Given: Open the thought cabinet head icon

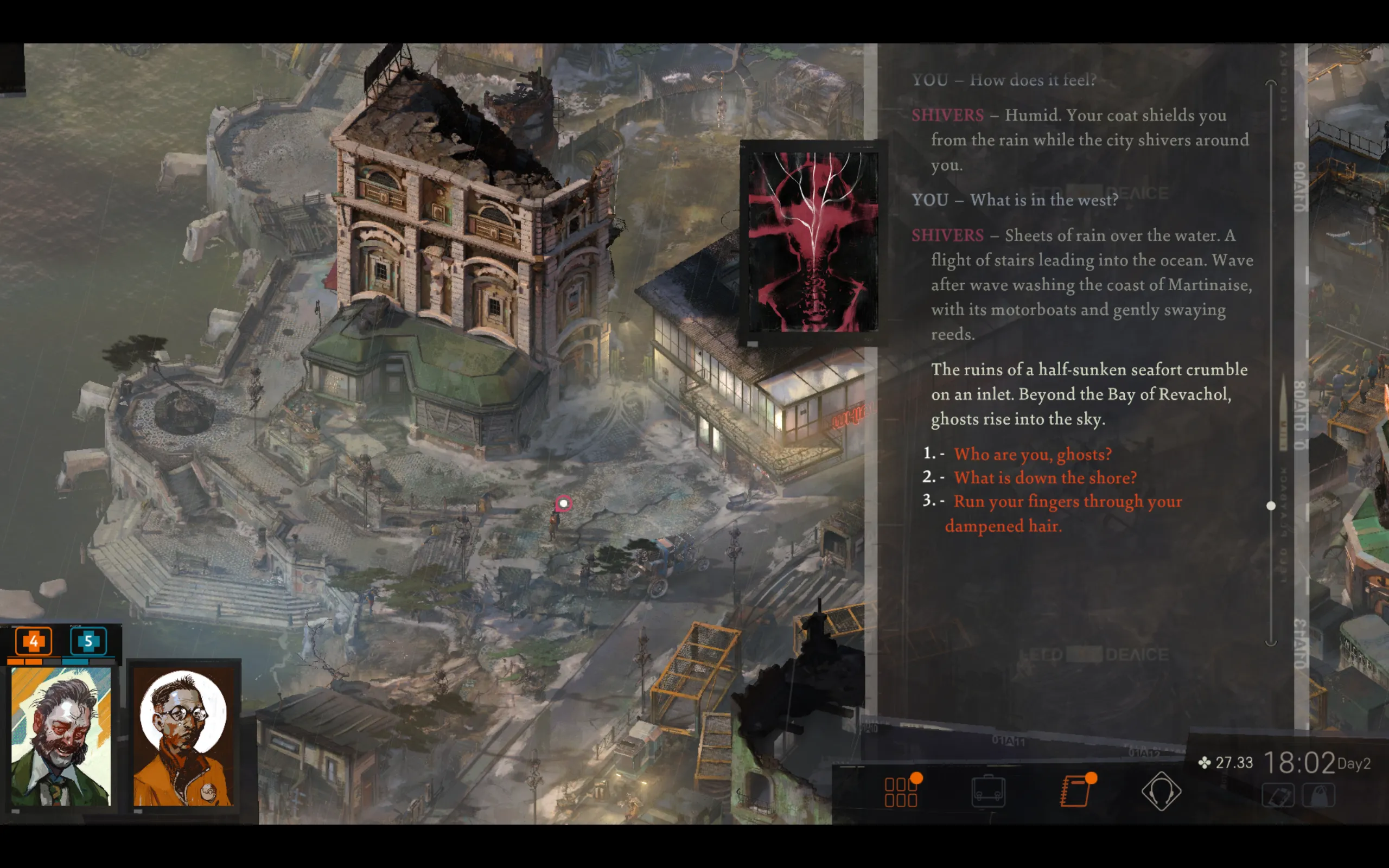Looking at the screenshot, I should [x=1161, y=792].
